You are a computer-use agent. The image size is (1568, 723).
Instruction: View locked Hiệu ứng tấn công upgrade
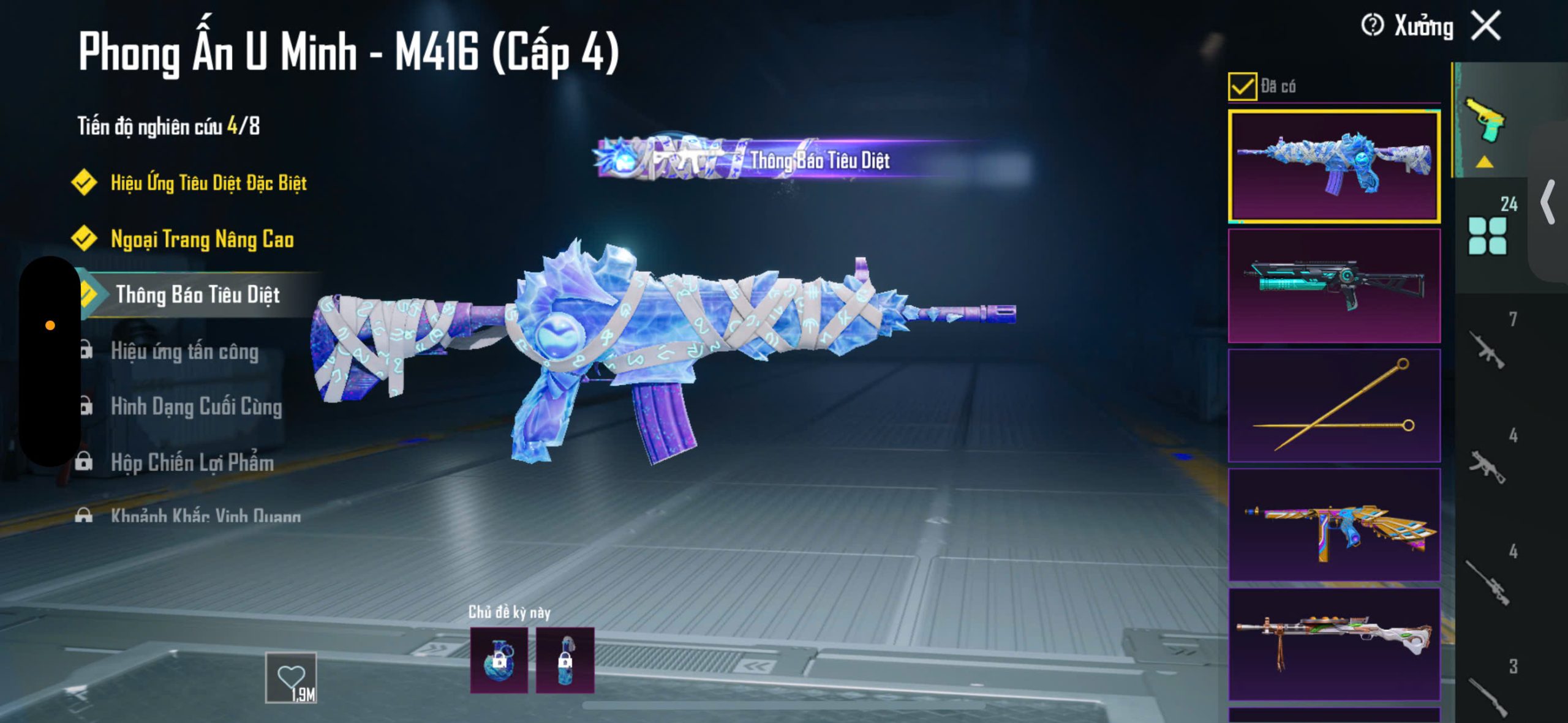(184, 351)
